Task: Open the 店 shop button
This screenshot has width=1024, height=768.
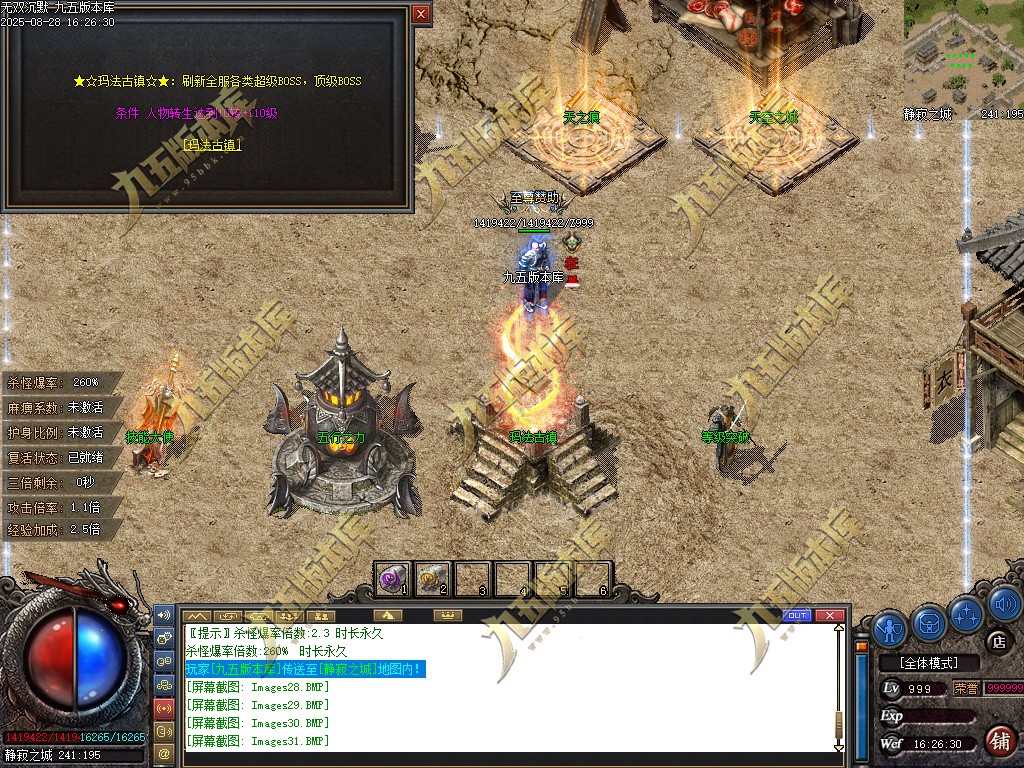Action: pyautogui.click(x=997, y=641)
